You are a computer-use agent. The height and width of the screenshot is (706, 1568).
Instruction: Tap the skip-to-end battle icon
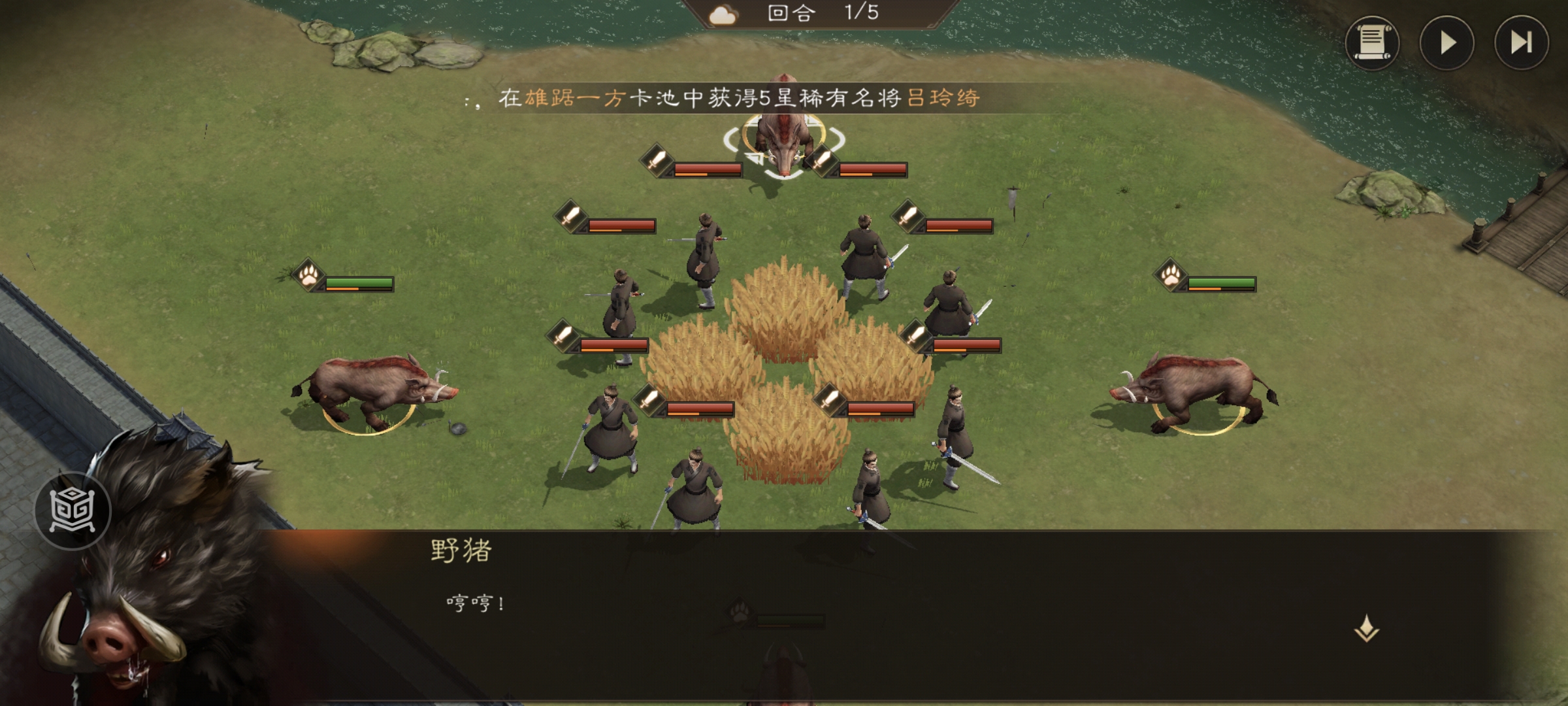pos(1520,42)
